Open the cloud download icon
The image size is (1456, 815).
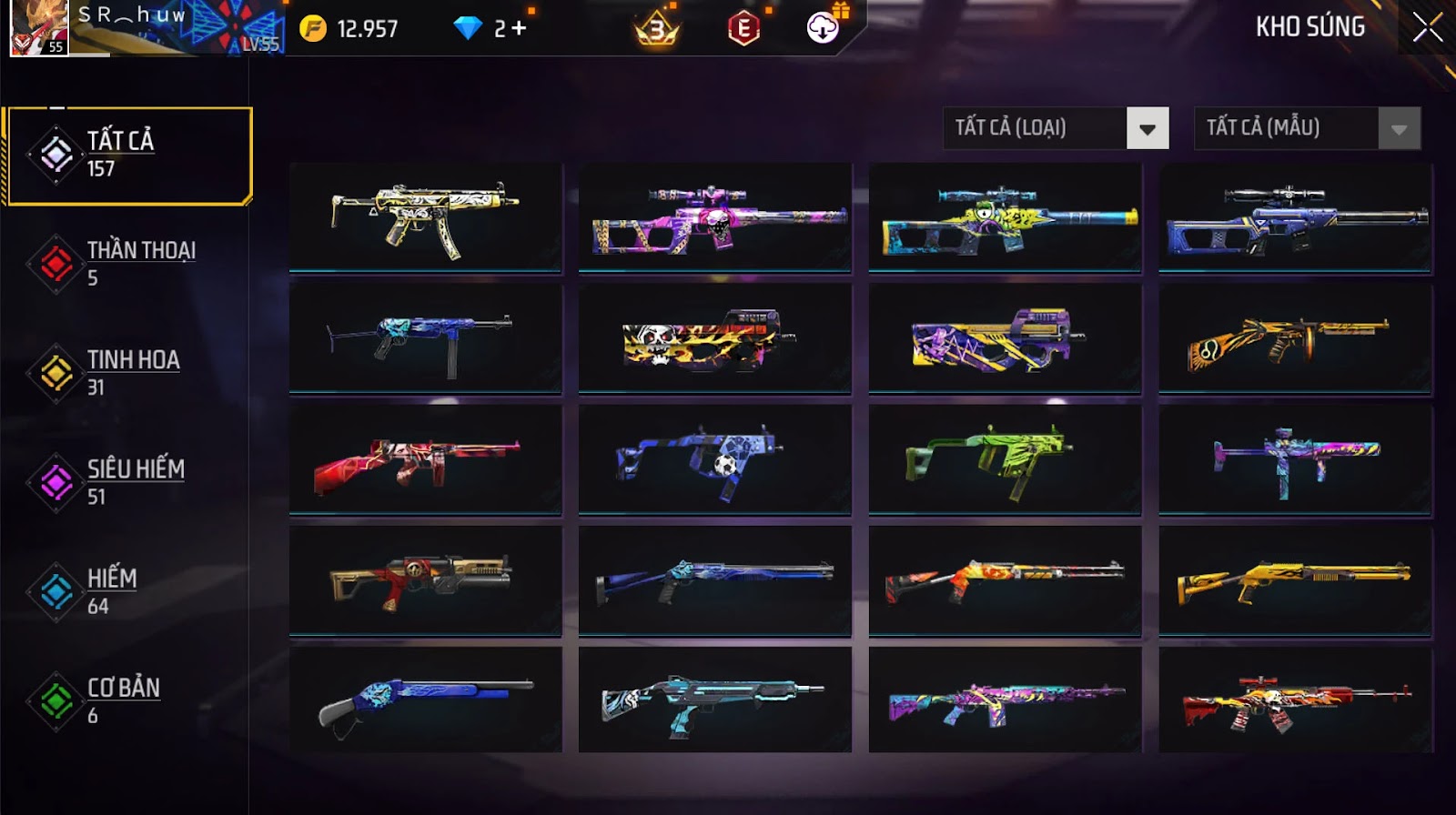pos(823,28)
